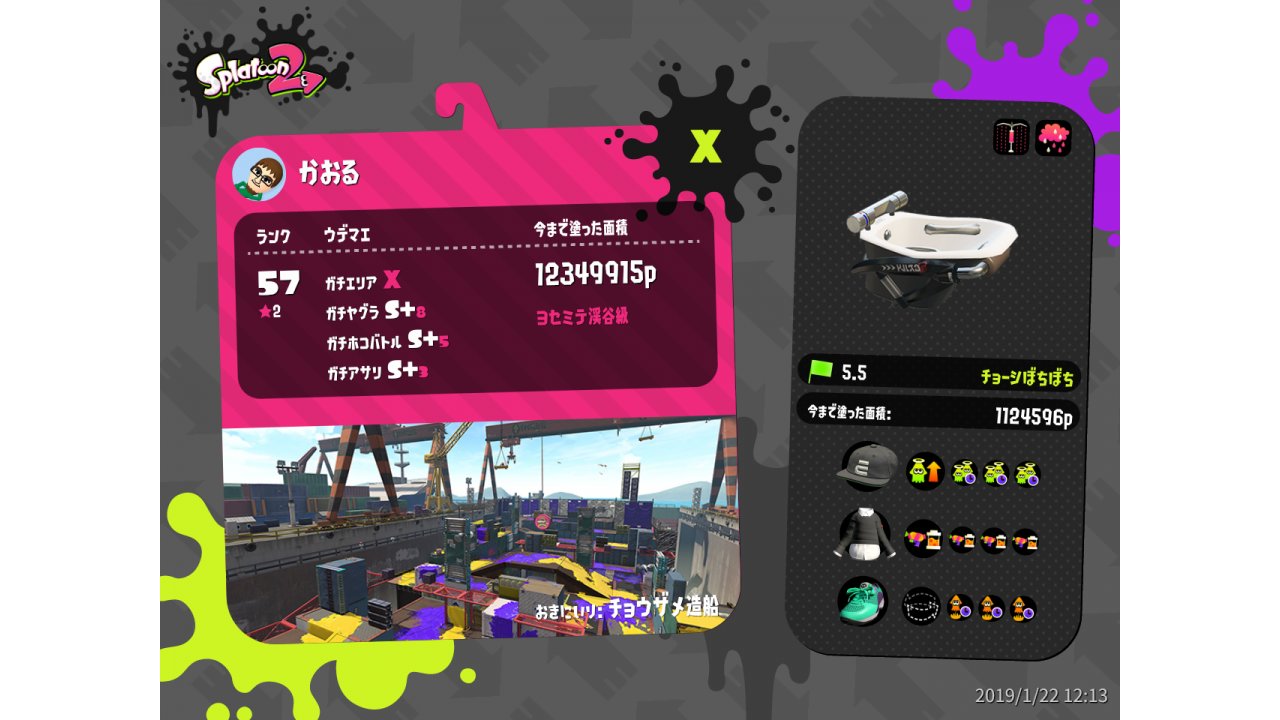The width and height of the screenshot is (1280, 720).
Task: Select the player avatar next to かおる
Action: point(259,175)
